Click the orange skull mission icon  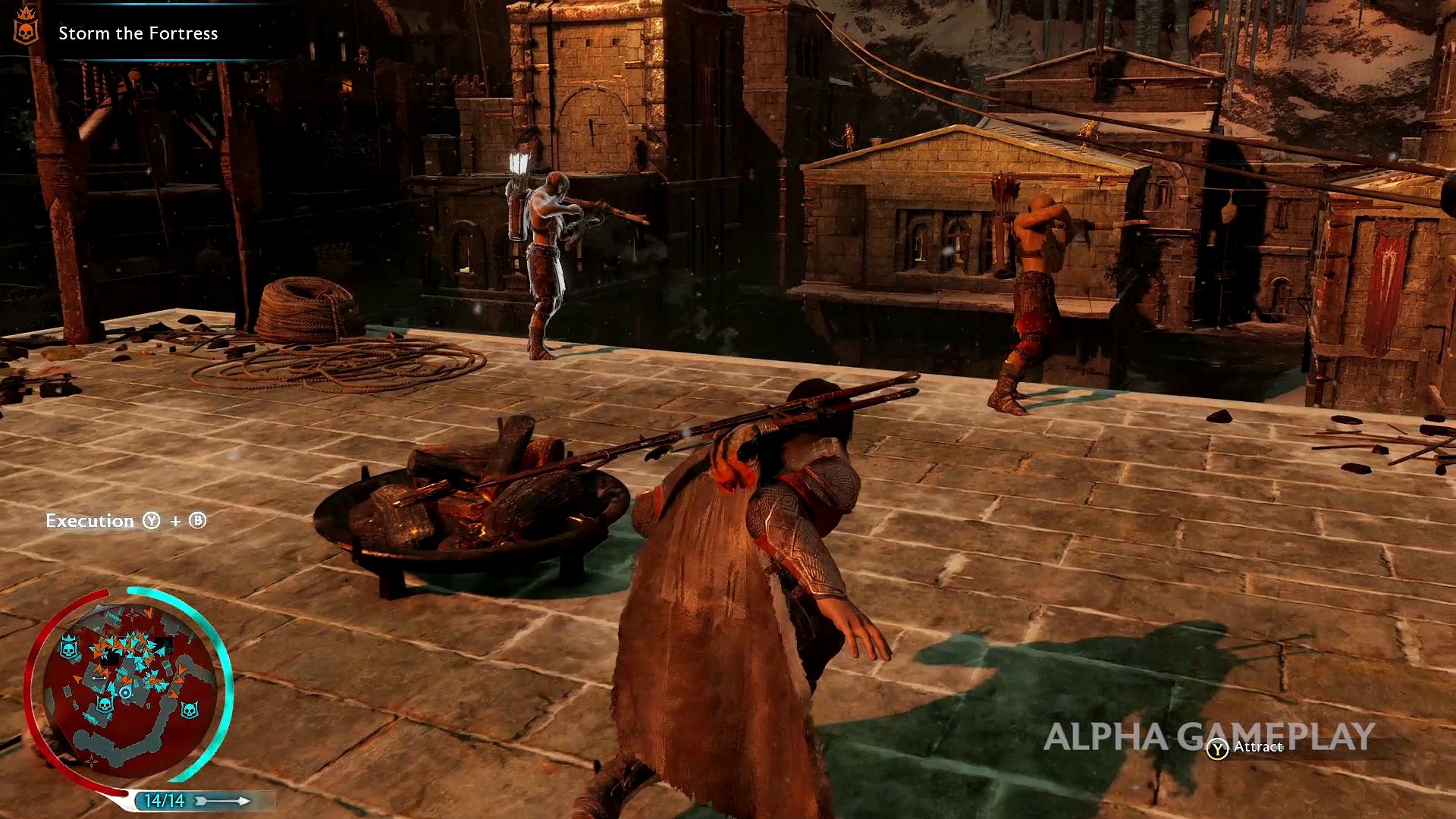pyautogui.click(x=26, y=26)
